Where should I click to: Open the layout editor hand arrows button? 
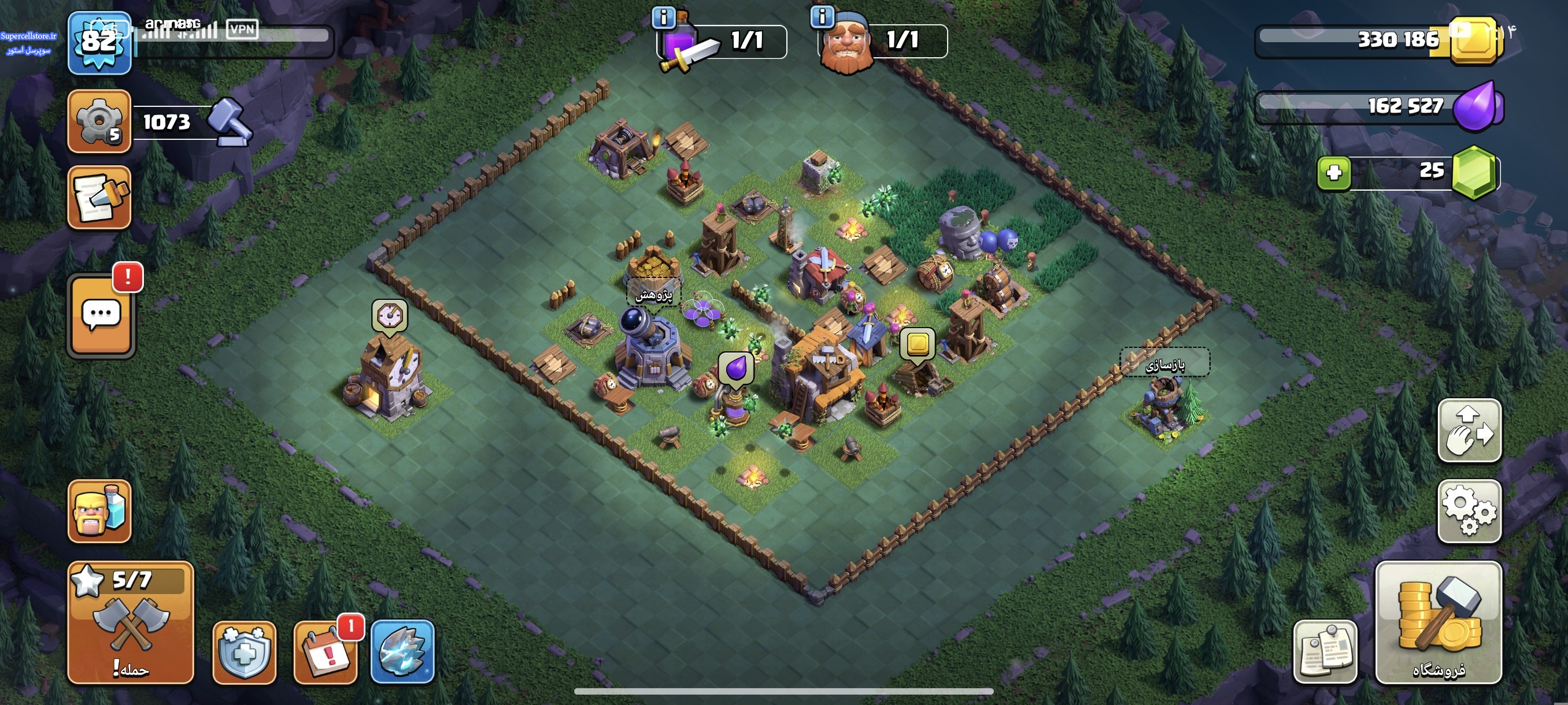tap(1469, 431)
